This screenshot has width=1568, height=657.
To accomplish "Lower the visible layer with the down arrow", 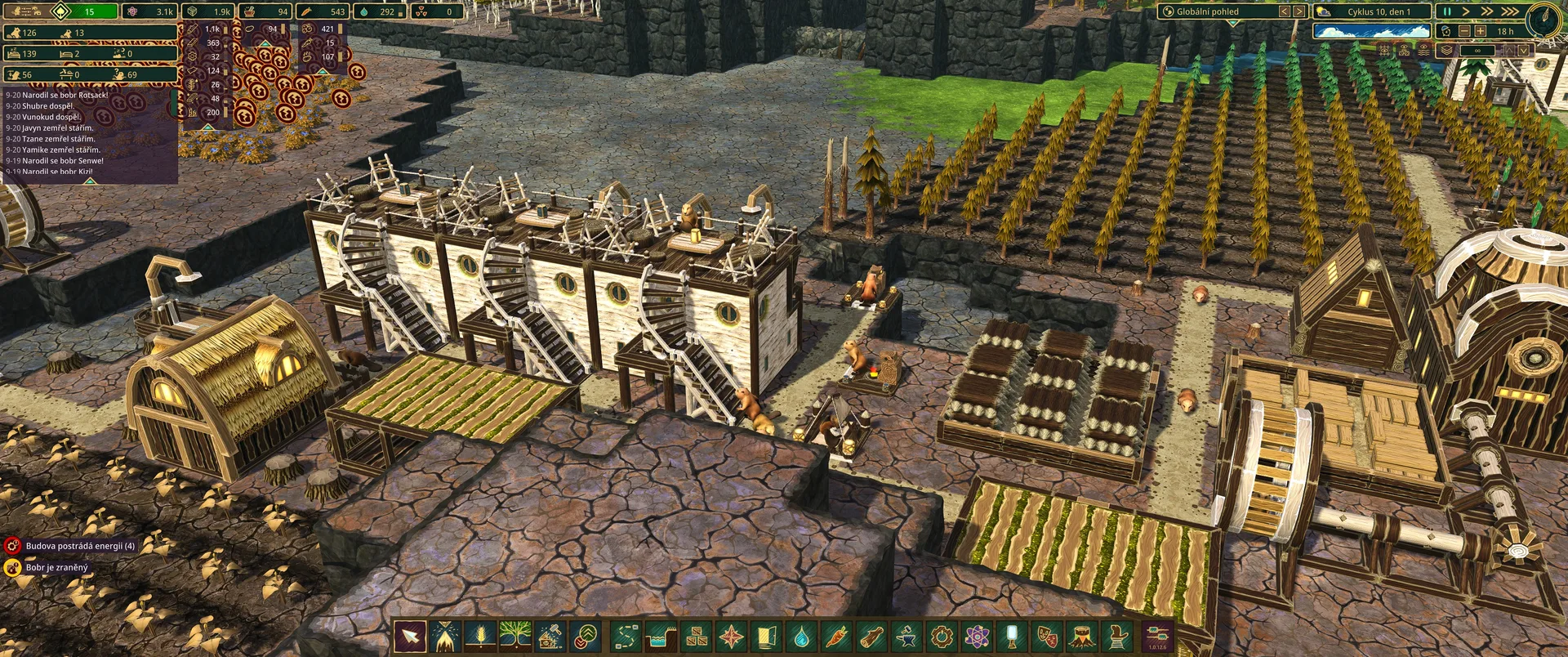I will coord(1522,51).
